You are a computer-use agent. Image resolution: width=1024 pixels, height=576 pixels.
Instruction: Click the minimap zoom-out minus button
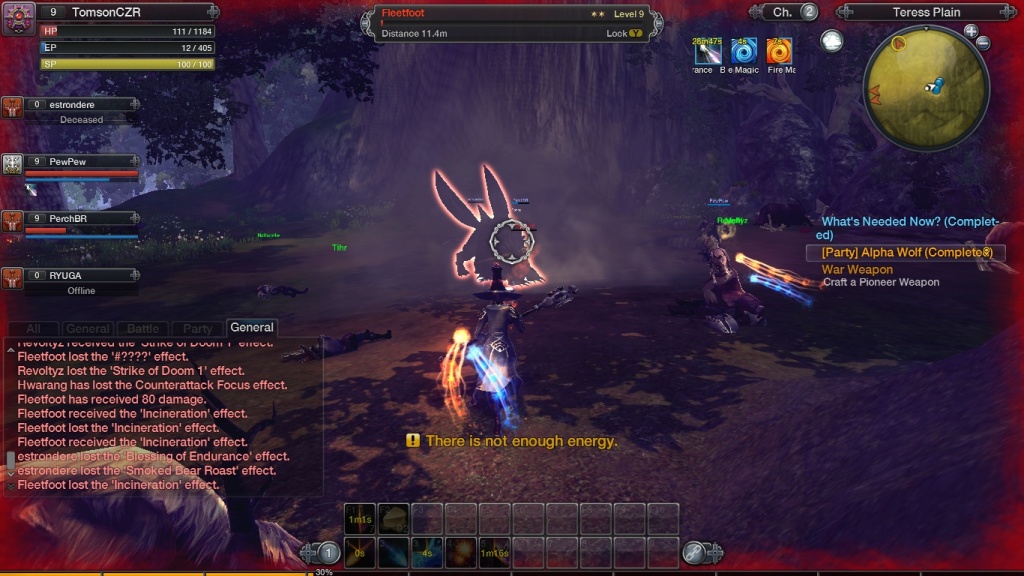(983, 44)
